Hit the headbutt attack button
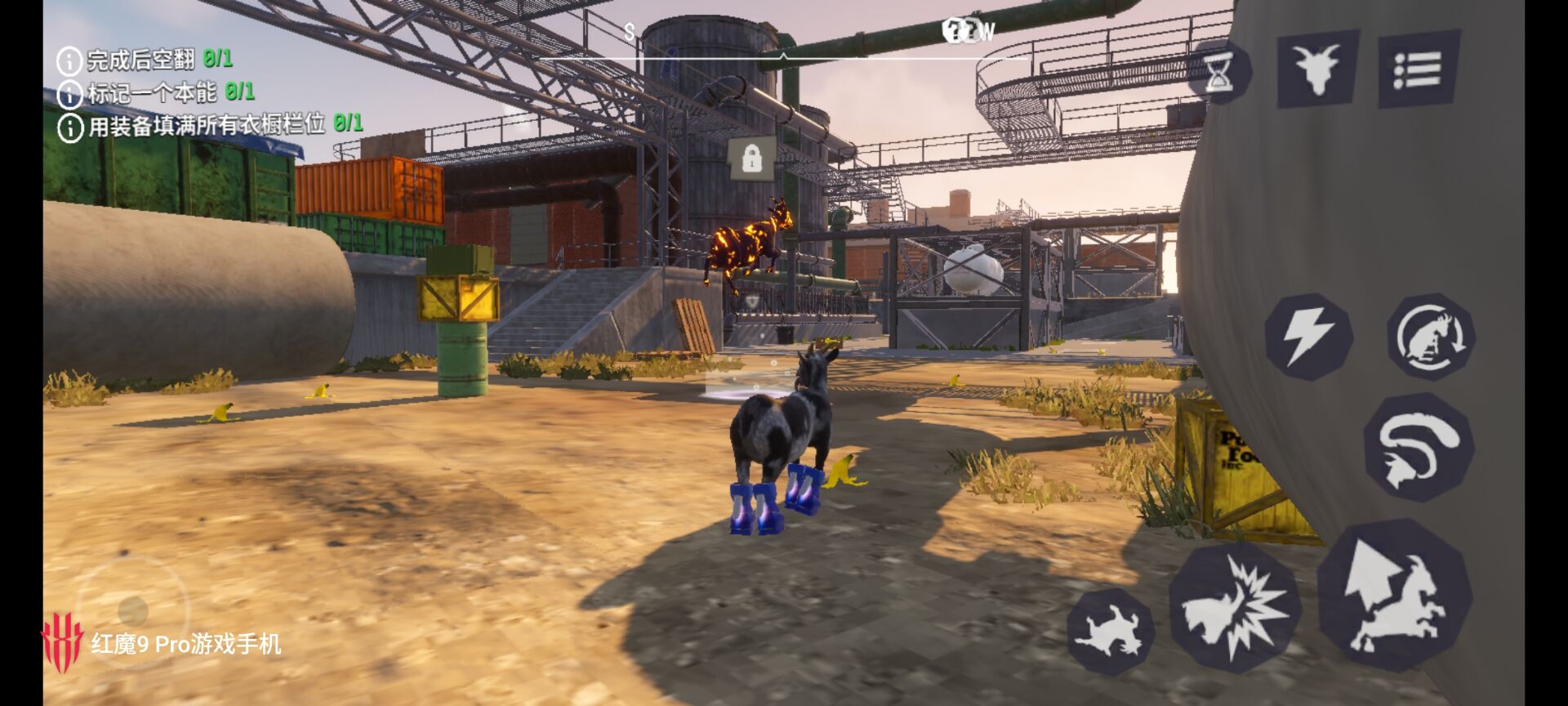The image size is (1568, 706). point(1235,609)
